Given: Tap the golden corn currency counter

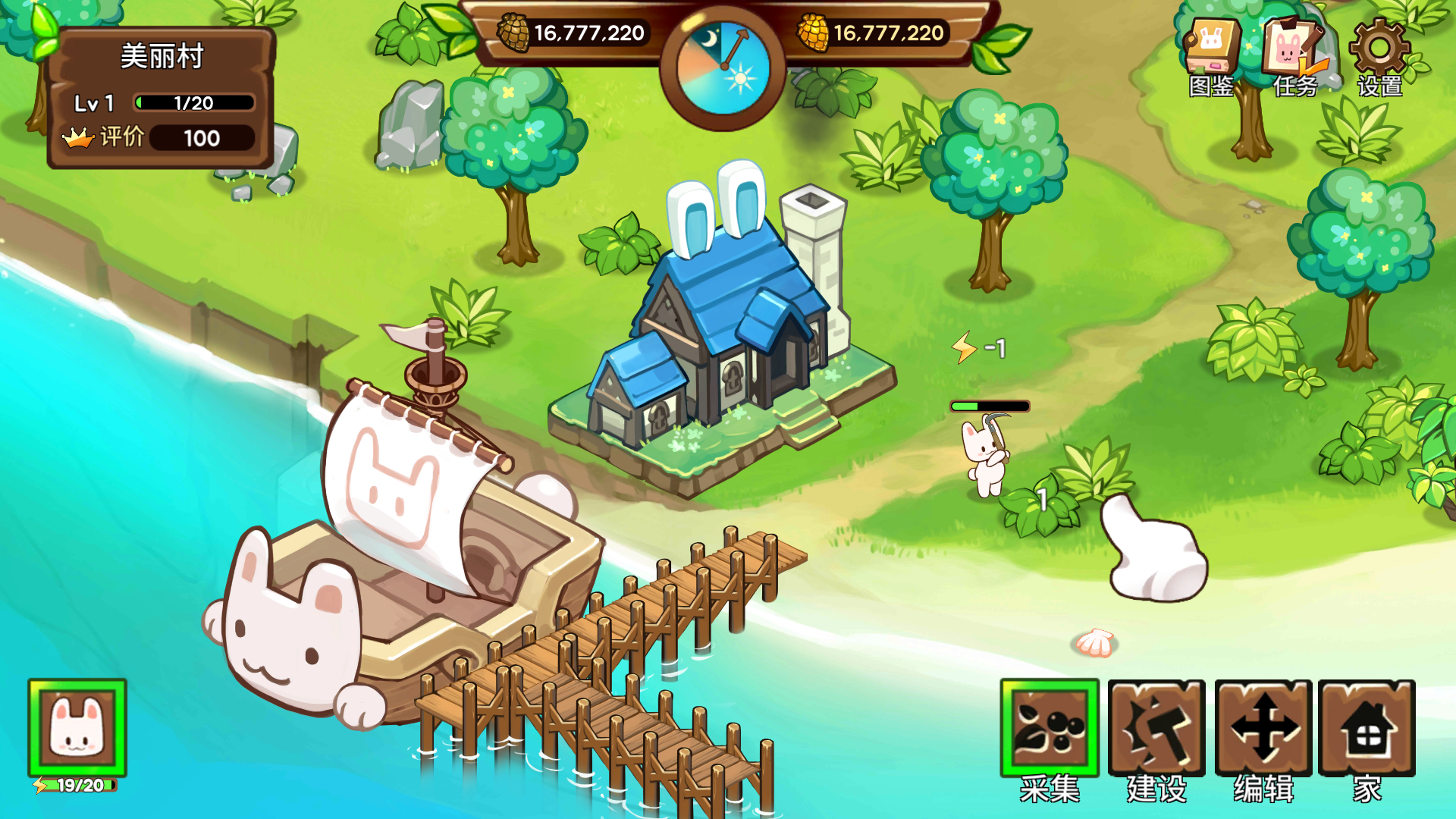Looking at the screenshot, I should point(872,33).
